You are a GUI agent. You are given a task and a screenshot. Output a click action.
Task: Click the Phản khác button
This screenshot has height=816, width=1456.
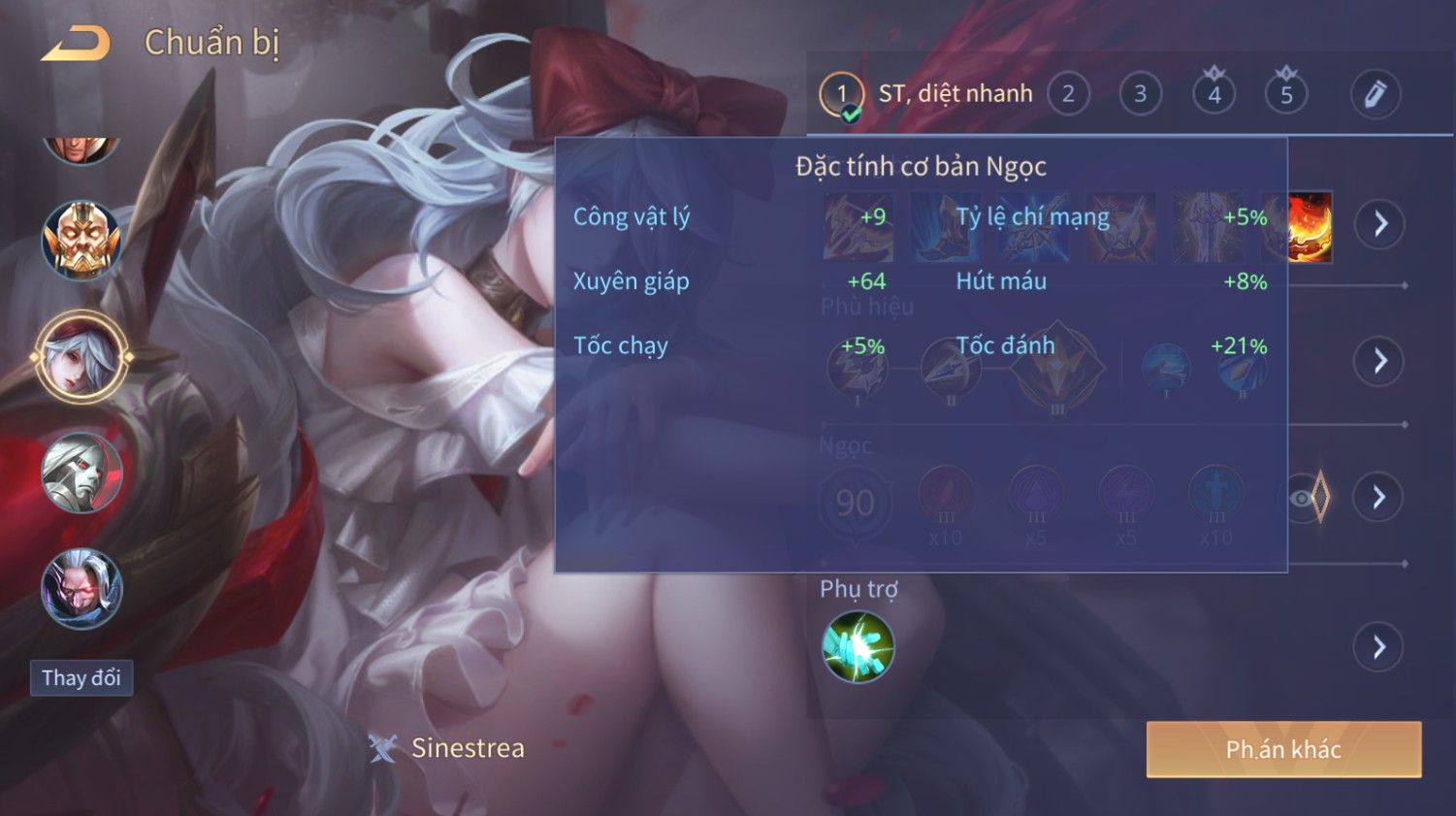coord(1283,749)
